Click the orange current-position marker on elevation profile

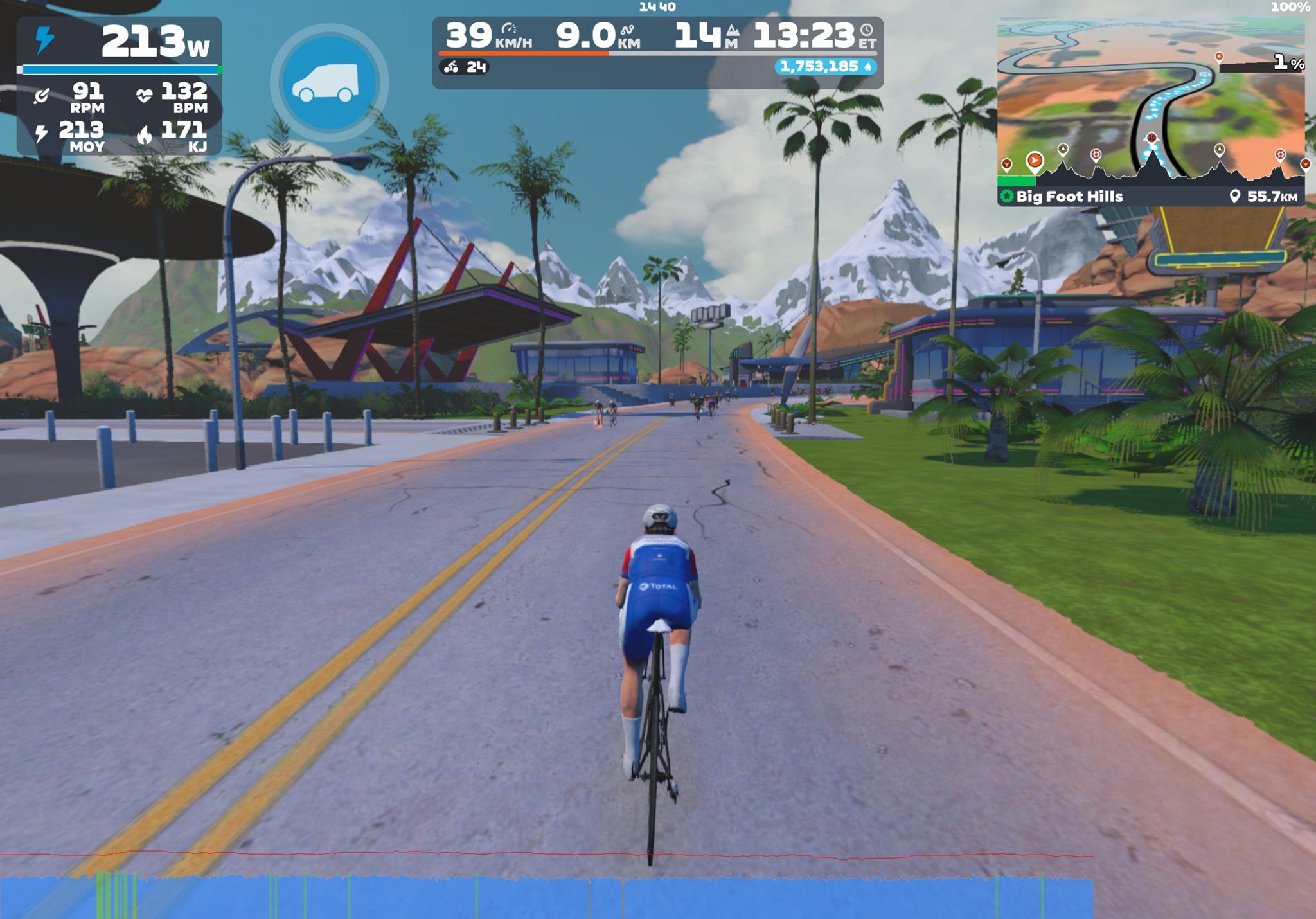(1035, 160)
